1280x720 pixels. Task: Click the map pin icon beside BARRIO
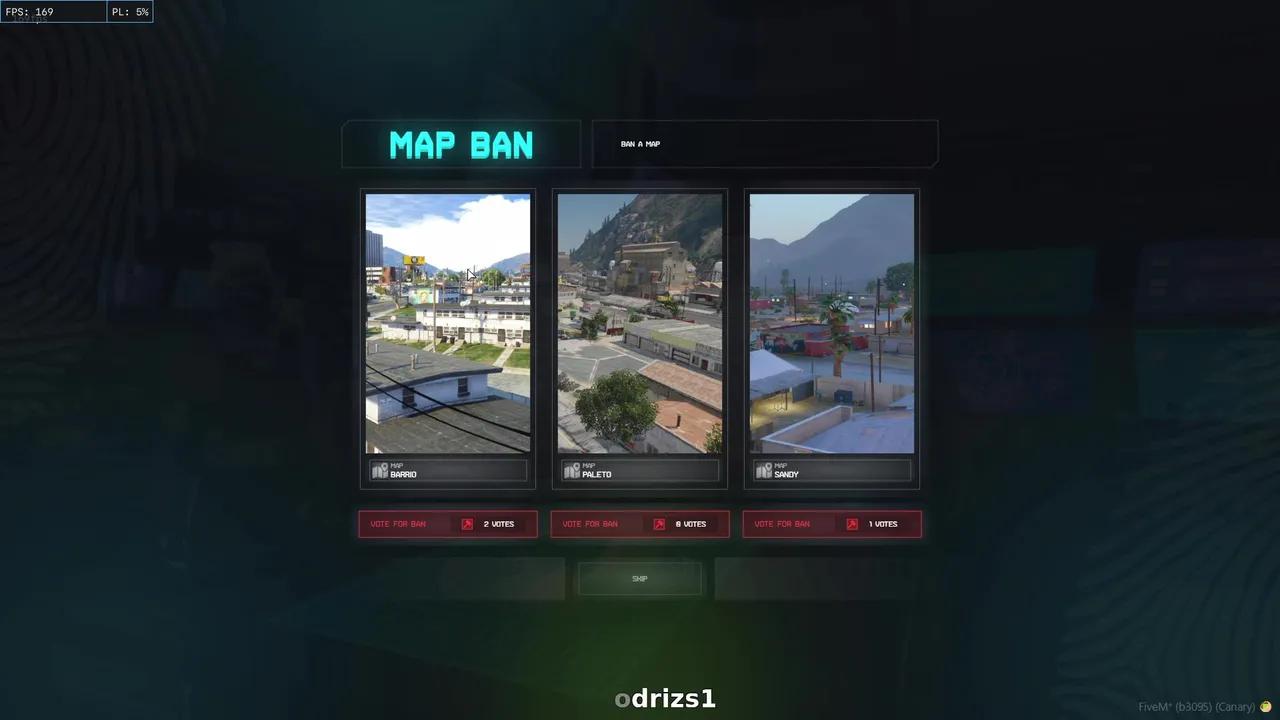pyautogui.click(x=380, y=470)
